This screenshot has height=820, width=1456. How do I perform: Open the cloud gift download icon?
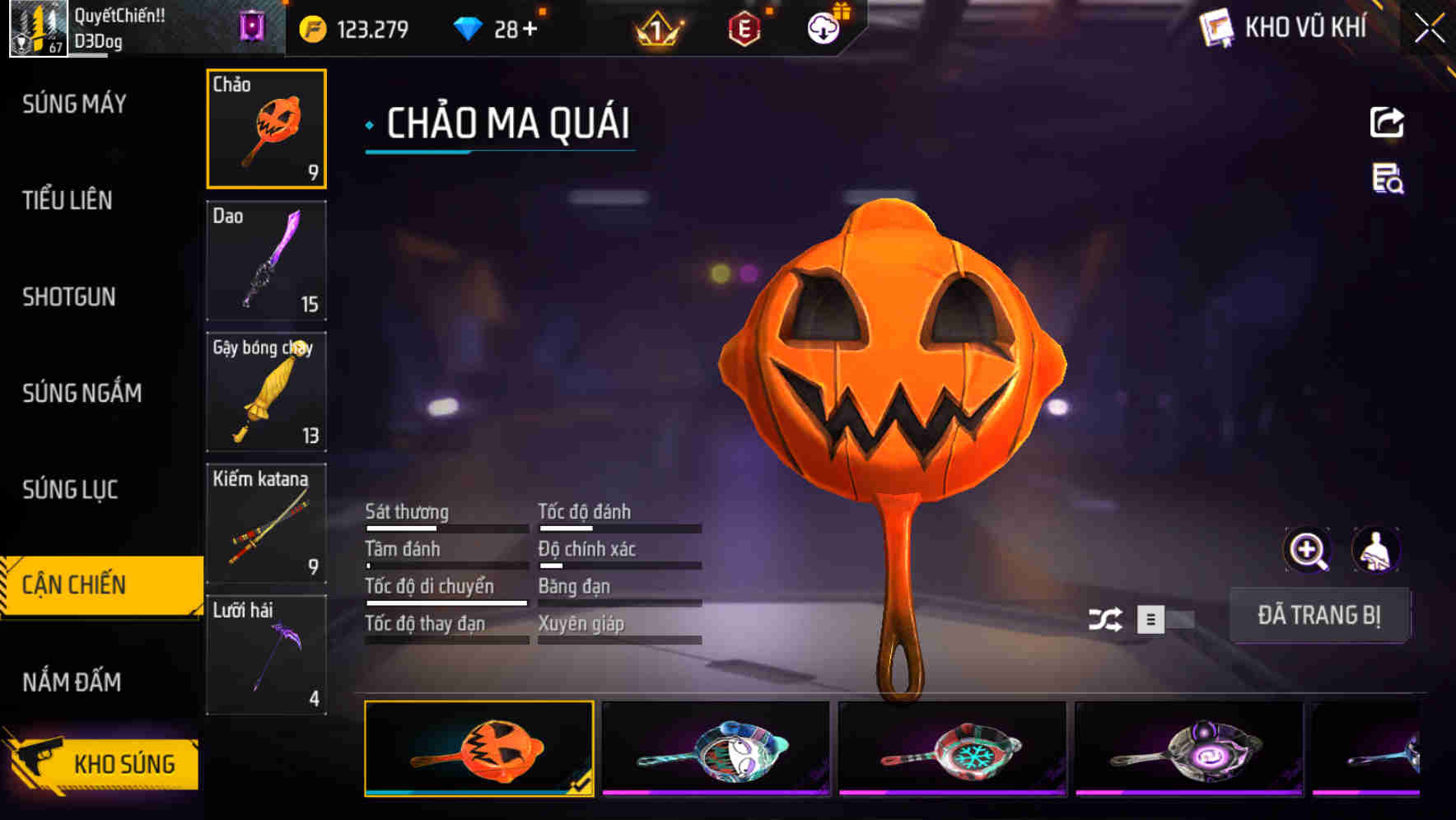823,27
